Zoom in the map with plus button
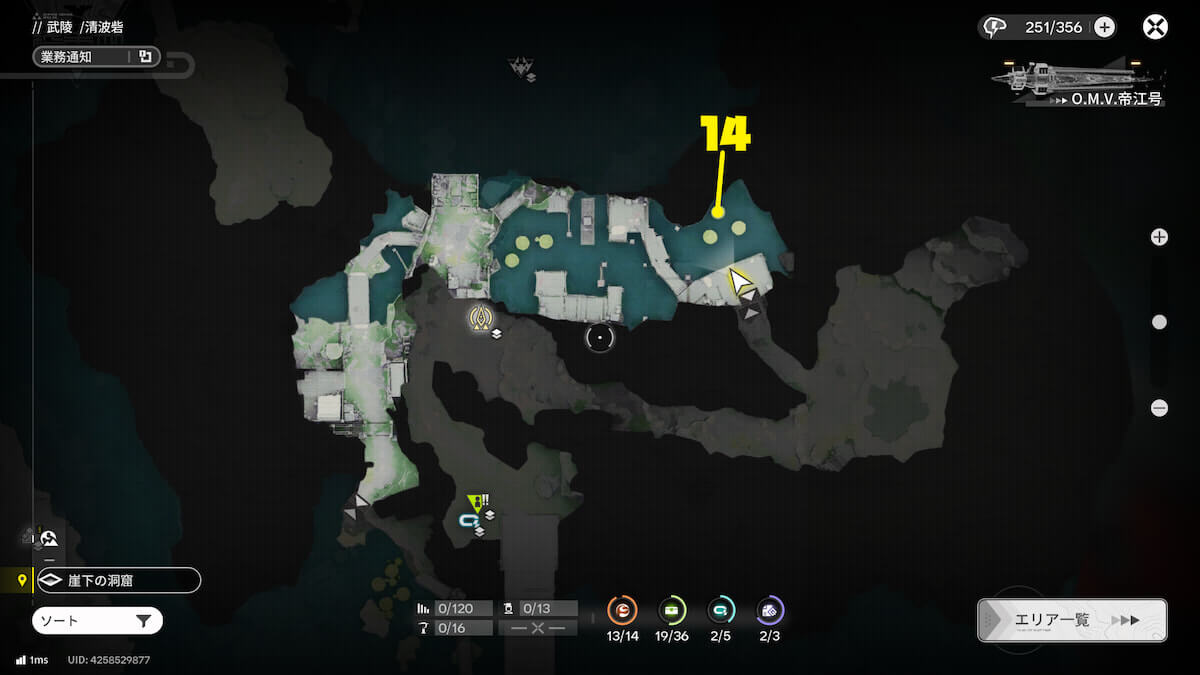Viewport: 1200px width, 675px height. pos(1159,237)
